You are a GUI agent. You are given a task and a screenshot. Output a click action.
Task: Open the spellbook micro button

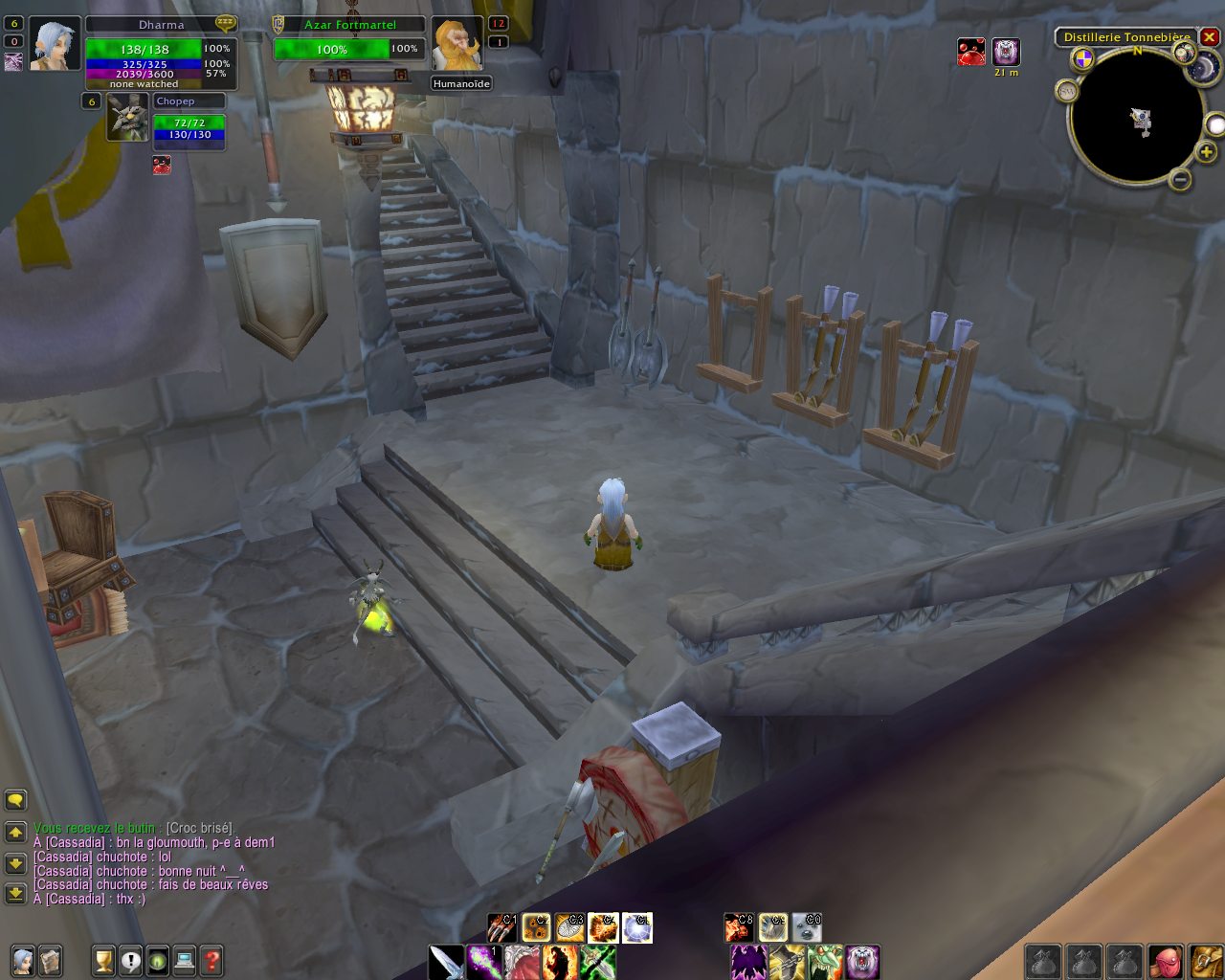pyautogui.click(x=50, y=960)
